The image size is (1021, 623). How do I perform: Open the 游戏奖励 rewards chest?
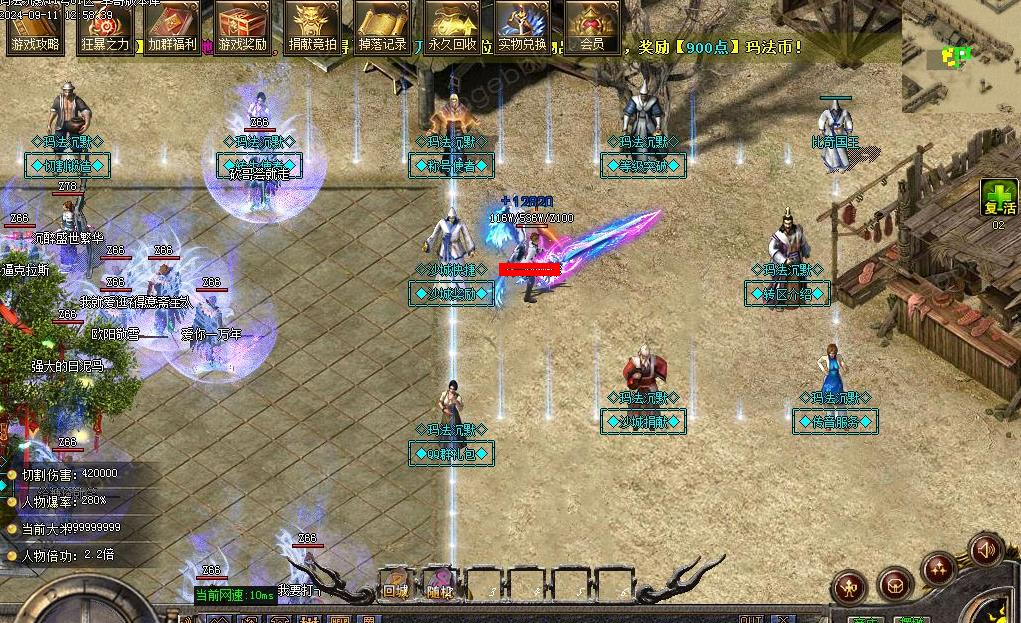click(243, 27)
